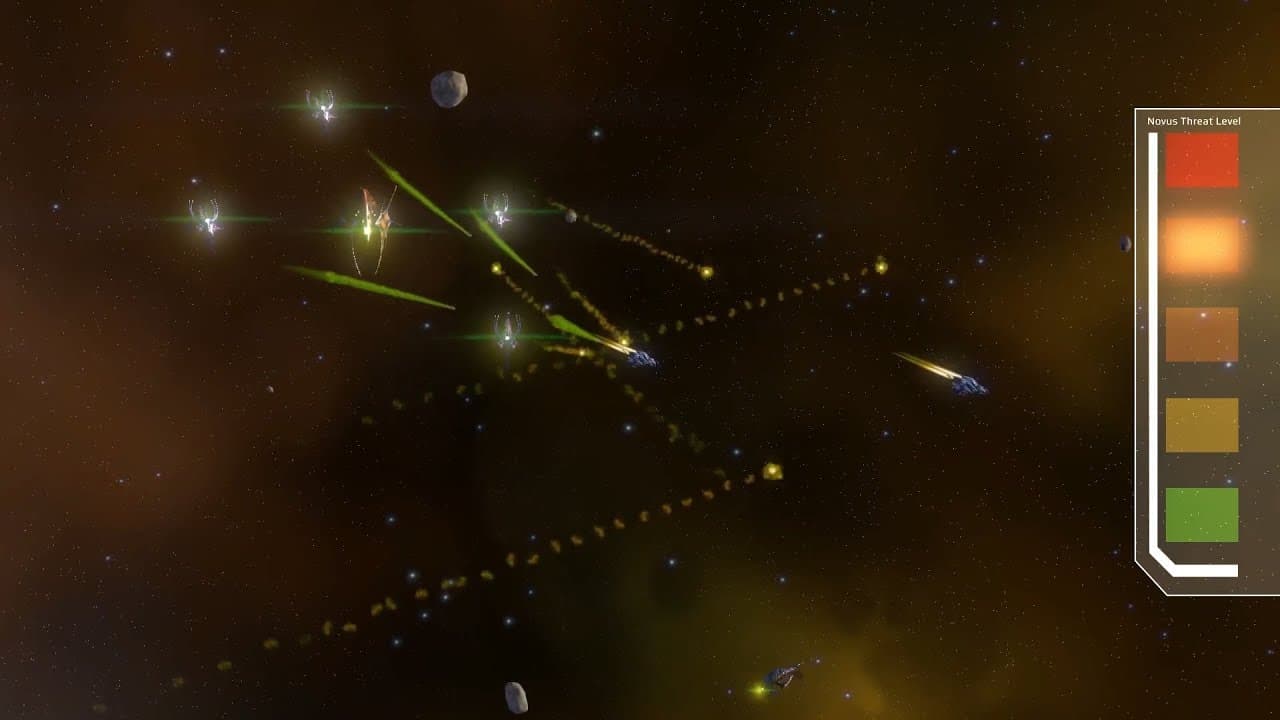The width and height of the screenshot is (1280, 720).
Task: Click the green lowest threat swatch
Action: pos(1200,513)
